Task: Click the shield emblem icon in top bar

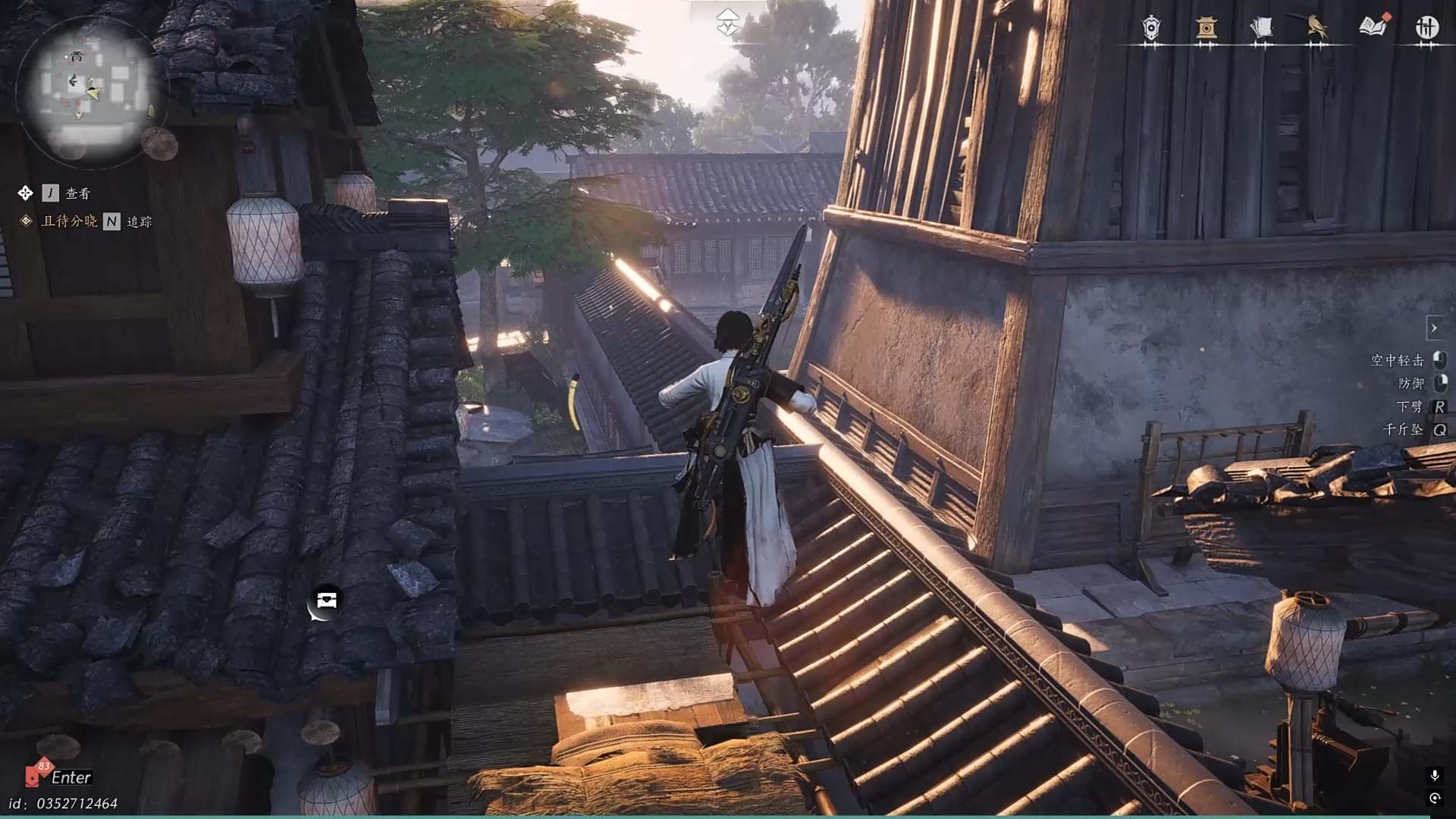Action: (1151, 28)
